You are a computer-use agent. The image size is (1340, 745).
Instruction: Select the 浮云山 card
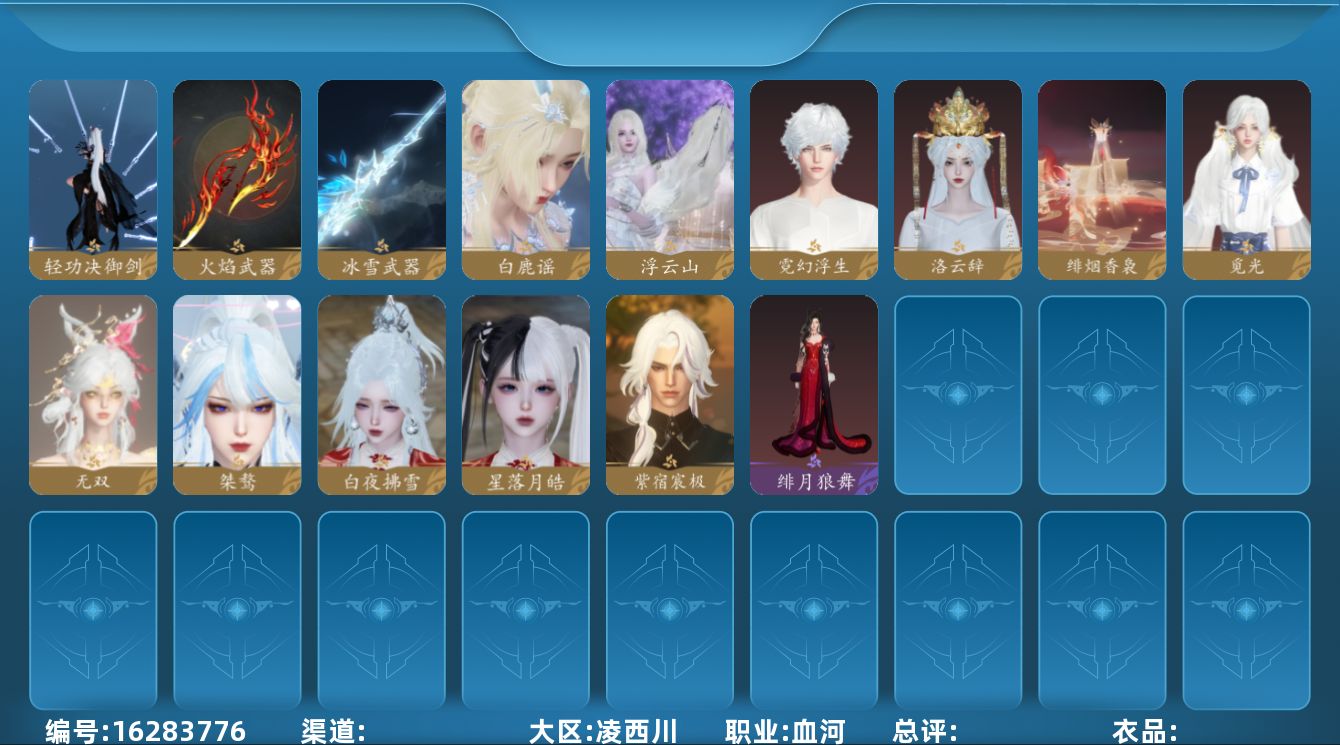[x=669, y=178]
